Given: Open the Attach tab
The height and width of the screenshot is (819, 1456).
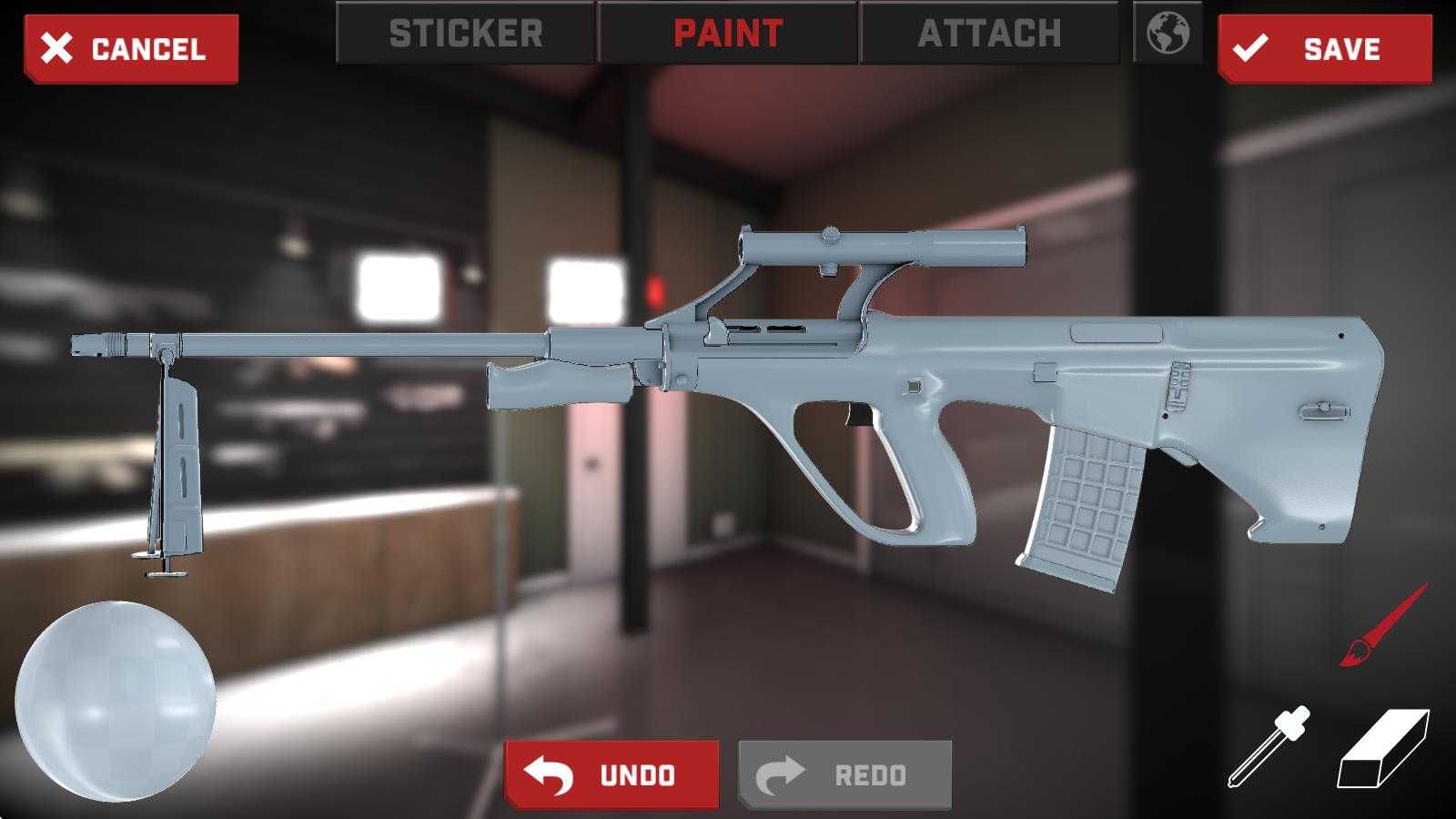Looking at the screenshot, I should click(x=989, y=34).
